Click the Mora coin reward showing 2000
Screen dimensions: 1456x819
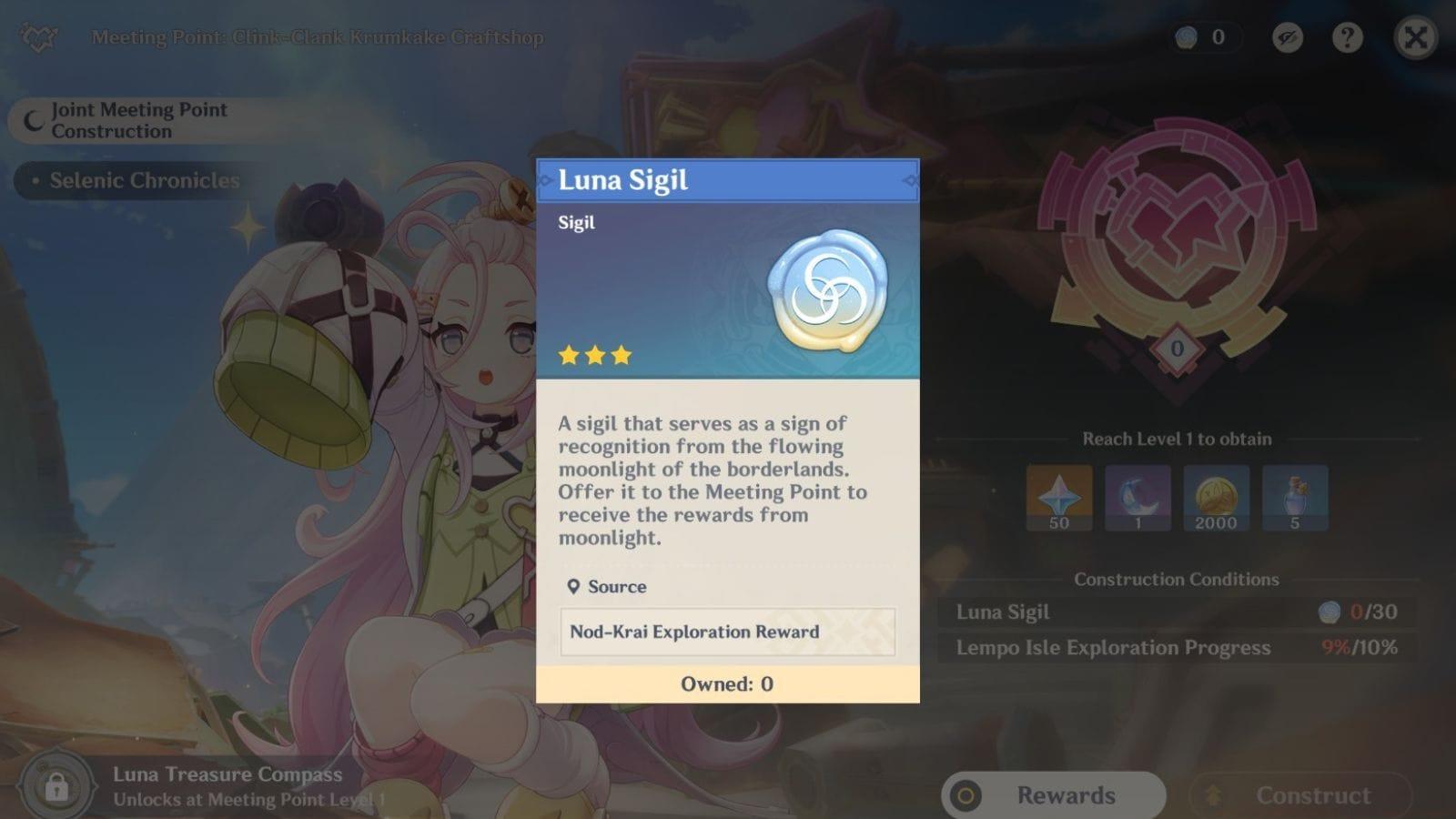[1216, 498]
